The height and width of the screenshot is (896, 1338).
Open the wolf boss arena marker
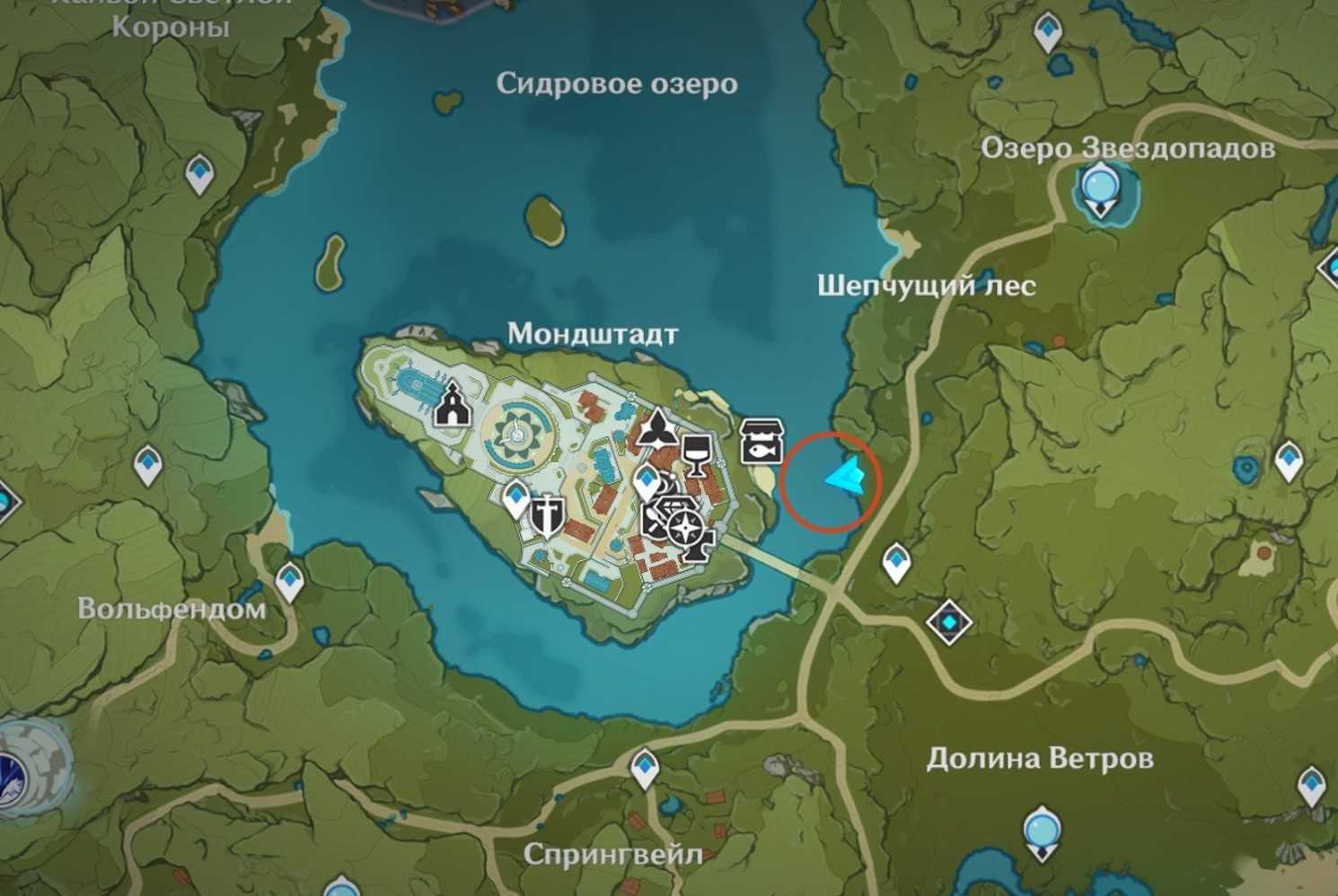27,769
